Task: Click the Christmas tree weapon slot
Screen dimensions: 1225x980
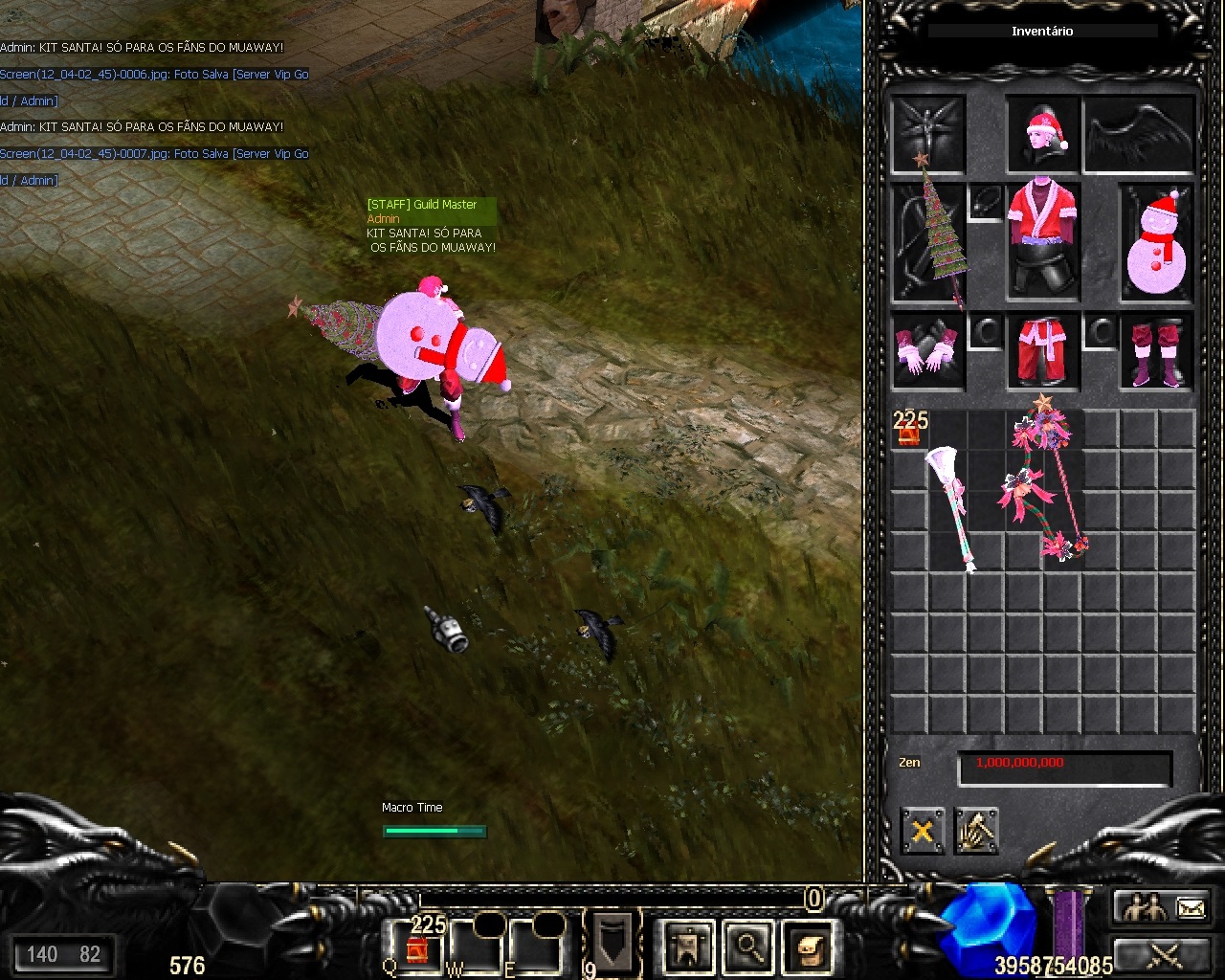Action: [x=928, y=241]
